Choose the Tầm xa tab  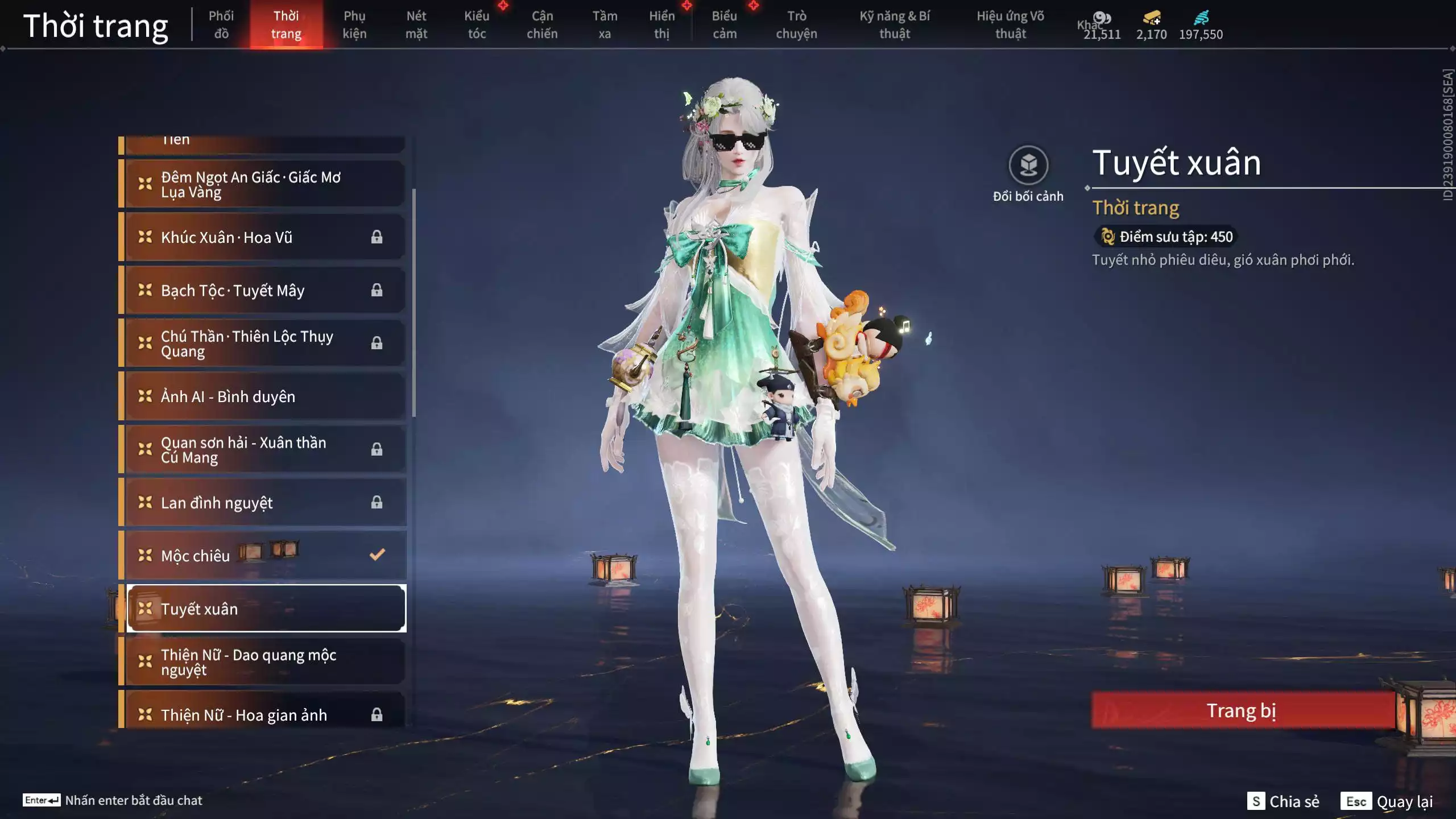point(605,25)
